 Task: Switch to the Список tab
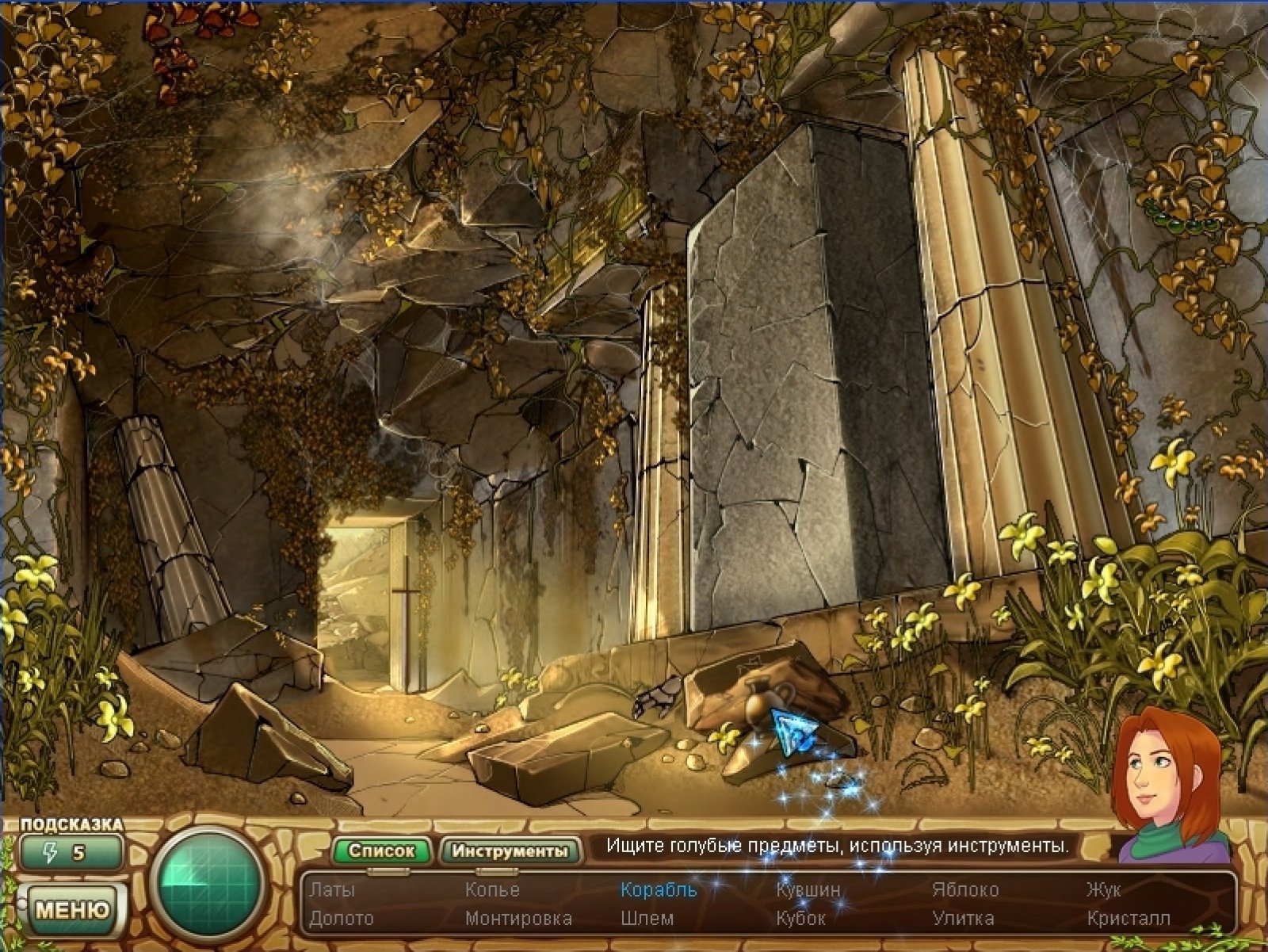(x=381, y=851)
